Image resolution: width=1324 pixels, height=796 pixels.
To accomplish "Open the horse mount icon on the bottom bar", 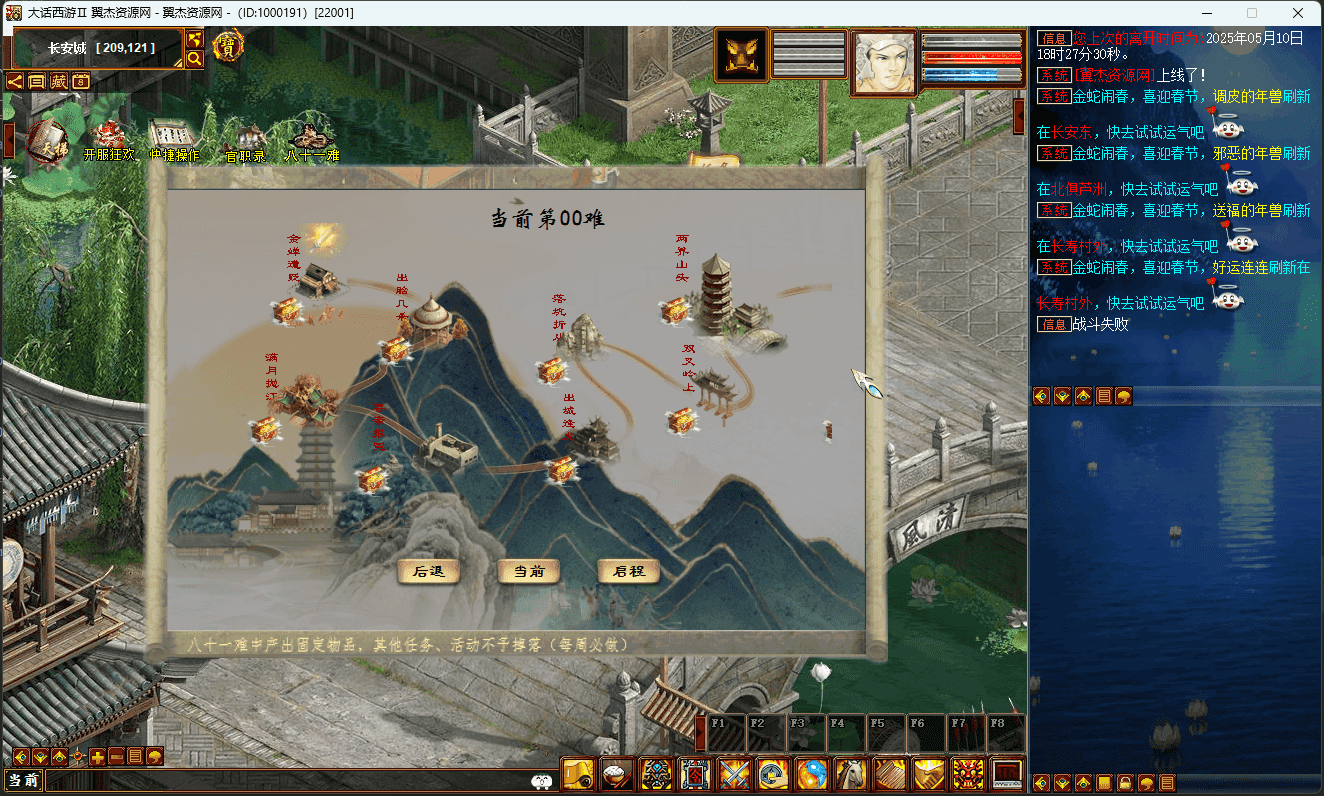I will tap(851, 774).
